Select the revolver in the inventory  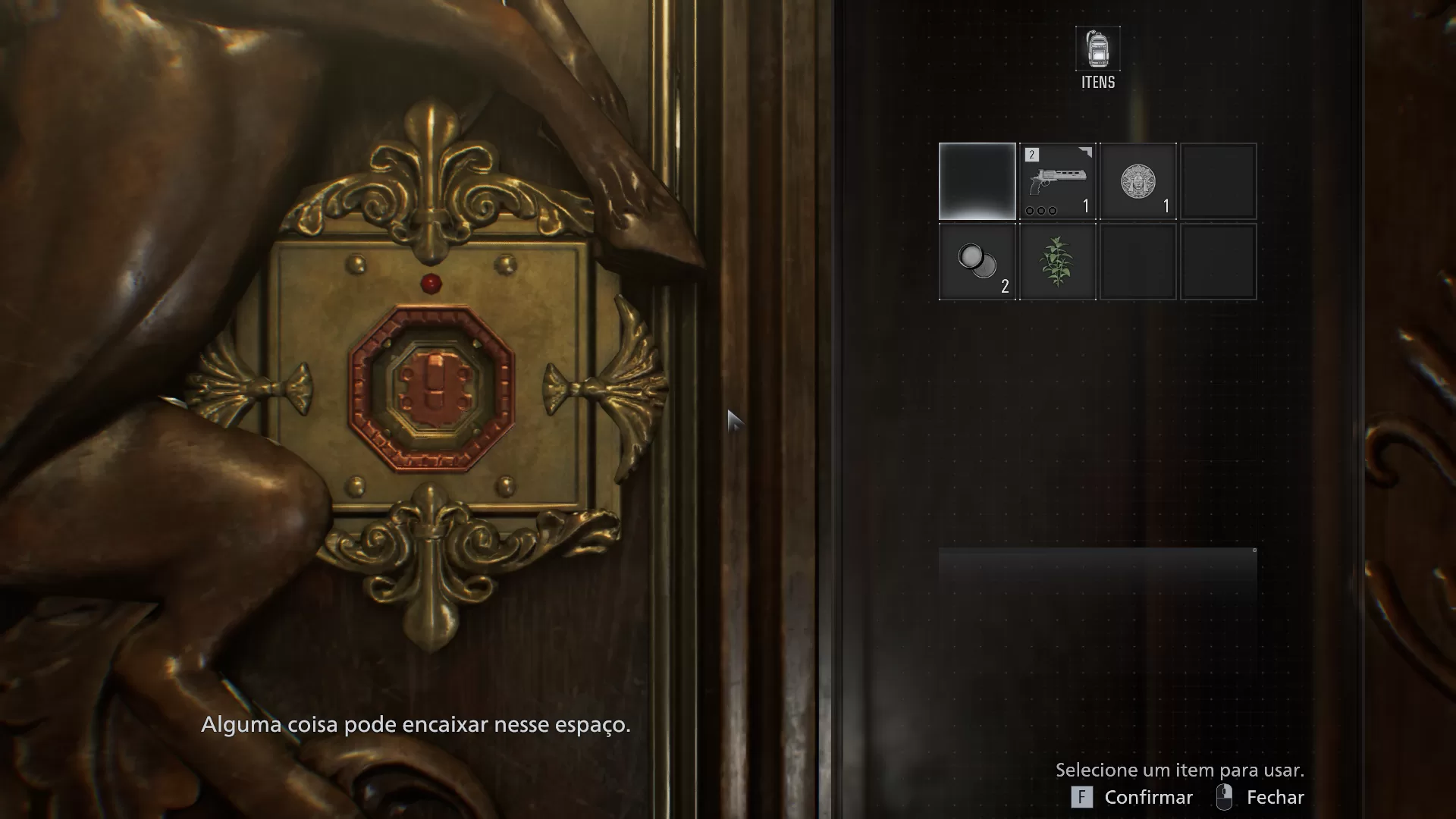tap(1057, 180)
